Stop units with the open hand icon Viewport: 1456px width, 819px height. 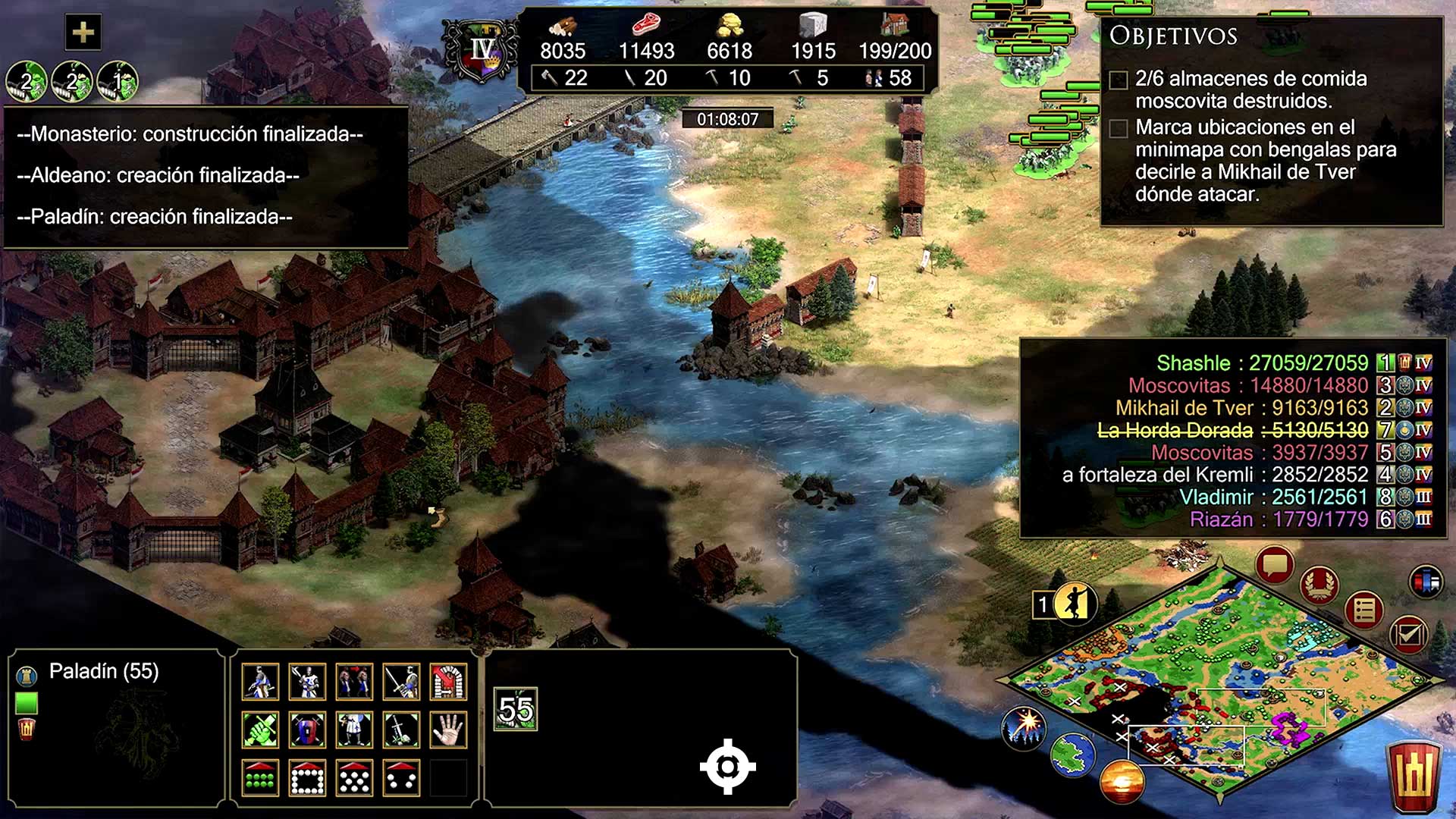click(448, 730)
